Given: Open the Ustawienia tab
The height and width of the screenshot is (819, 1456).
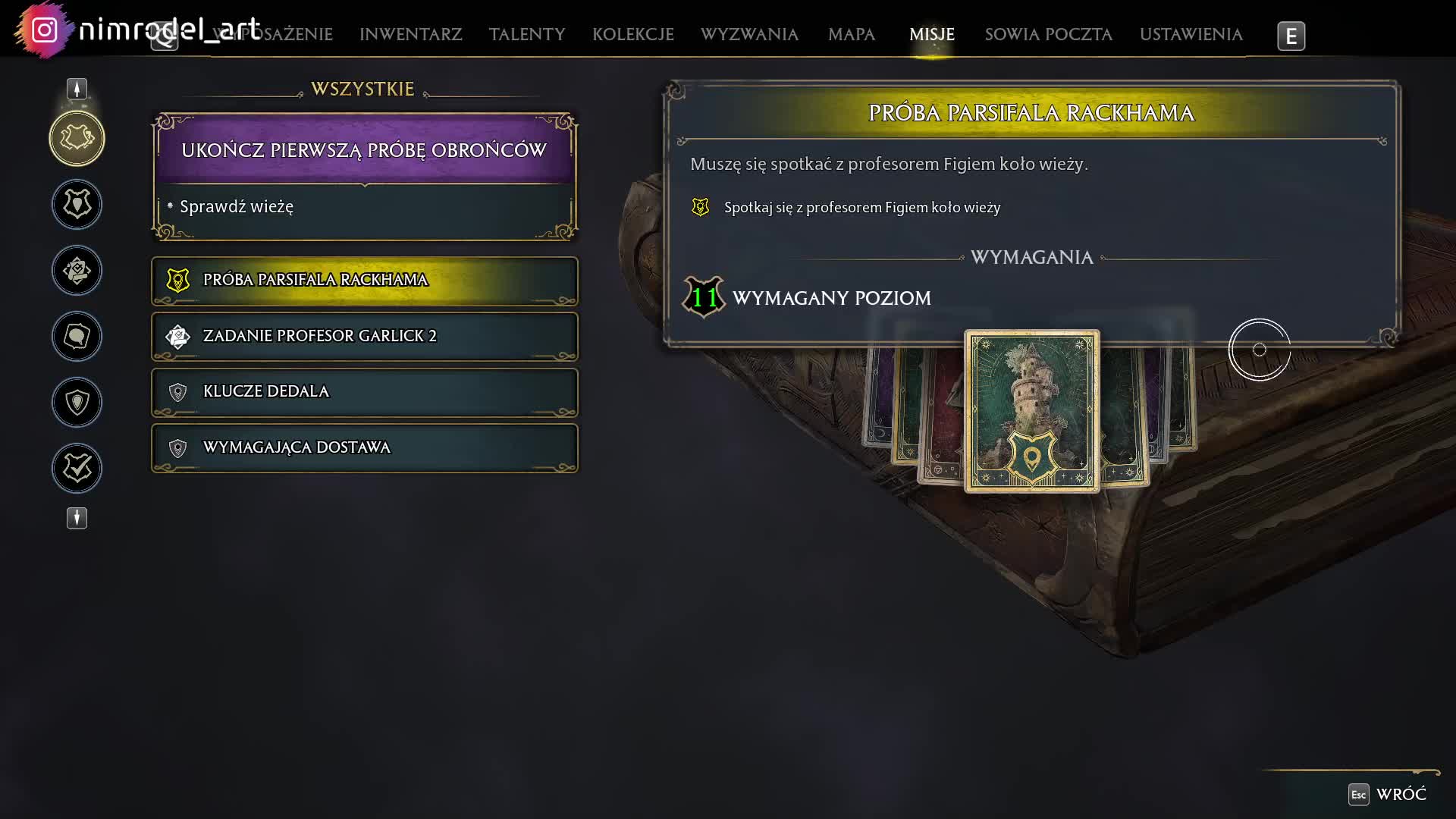Looking at the screenshot, I should pos(1191,35).
